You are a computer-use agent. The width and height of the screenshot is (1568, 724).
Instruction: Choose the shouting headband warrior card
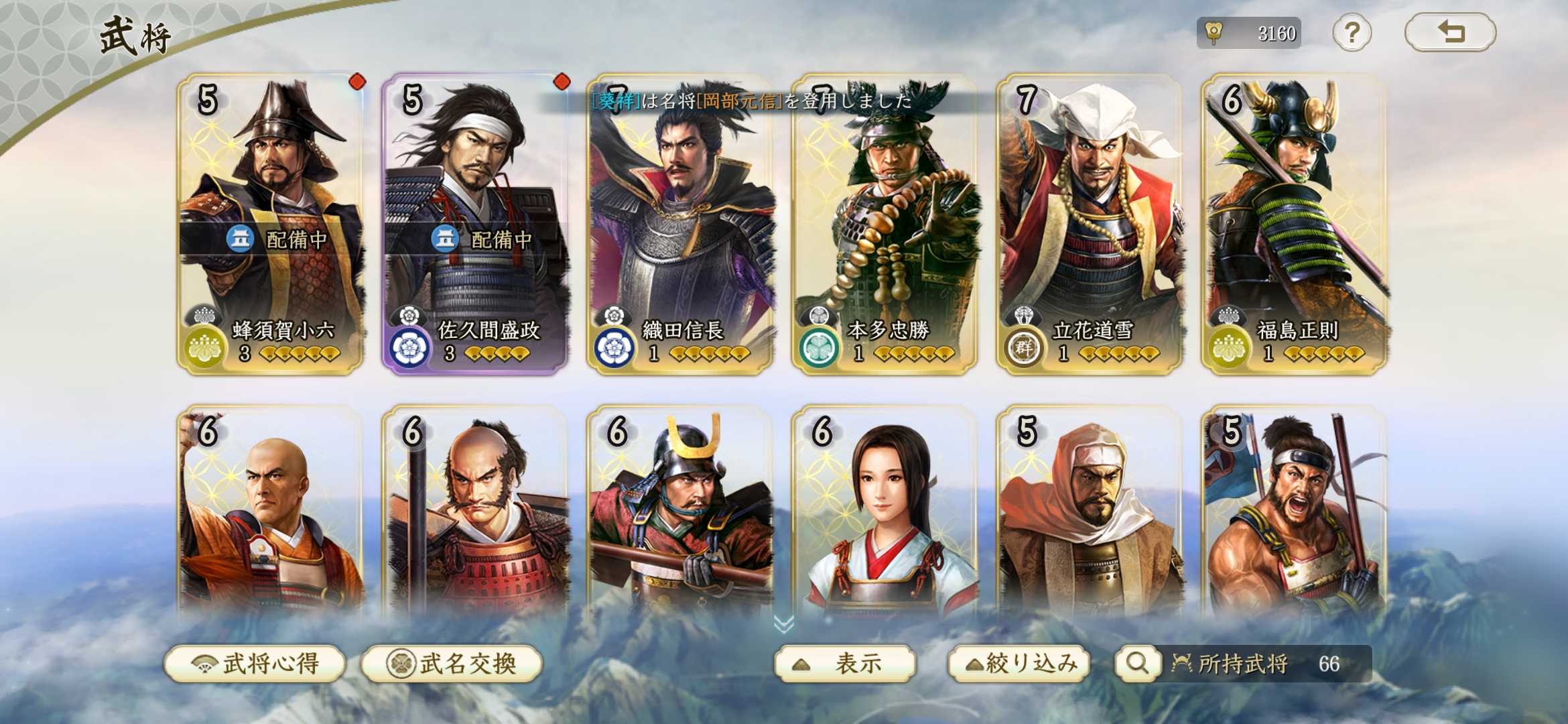click(x=1295, y=516)
